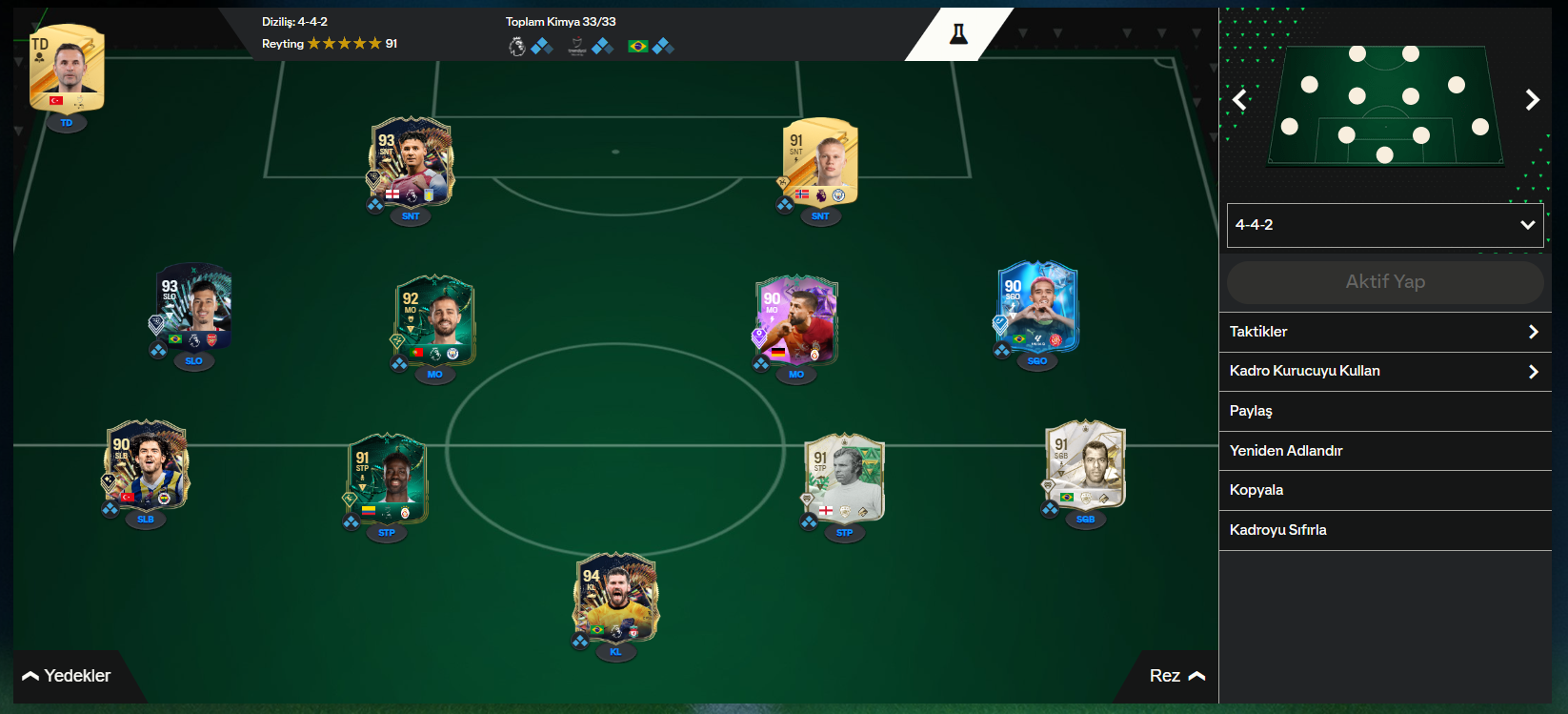Select Haaland's 91-rated striker card

[821, 162]
